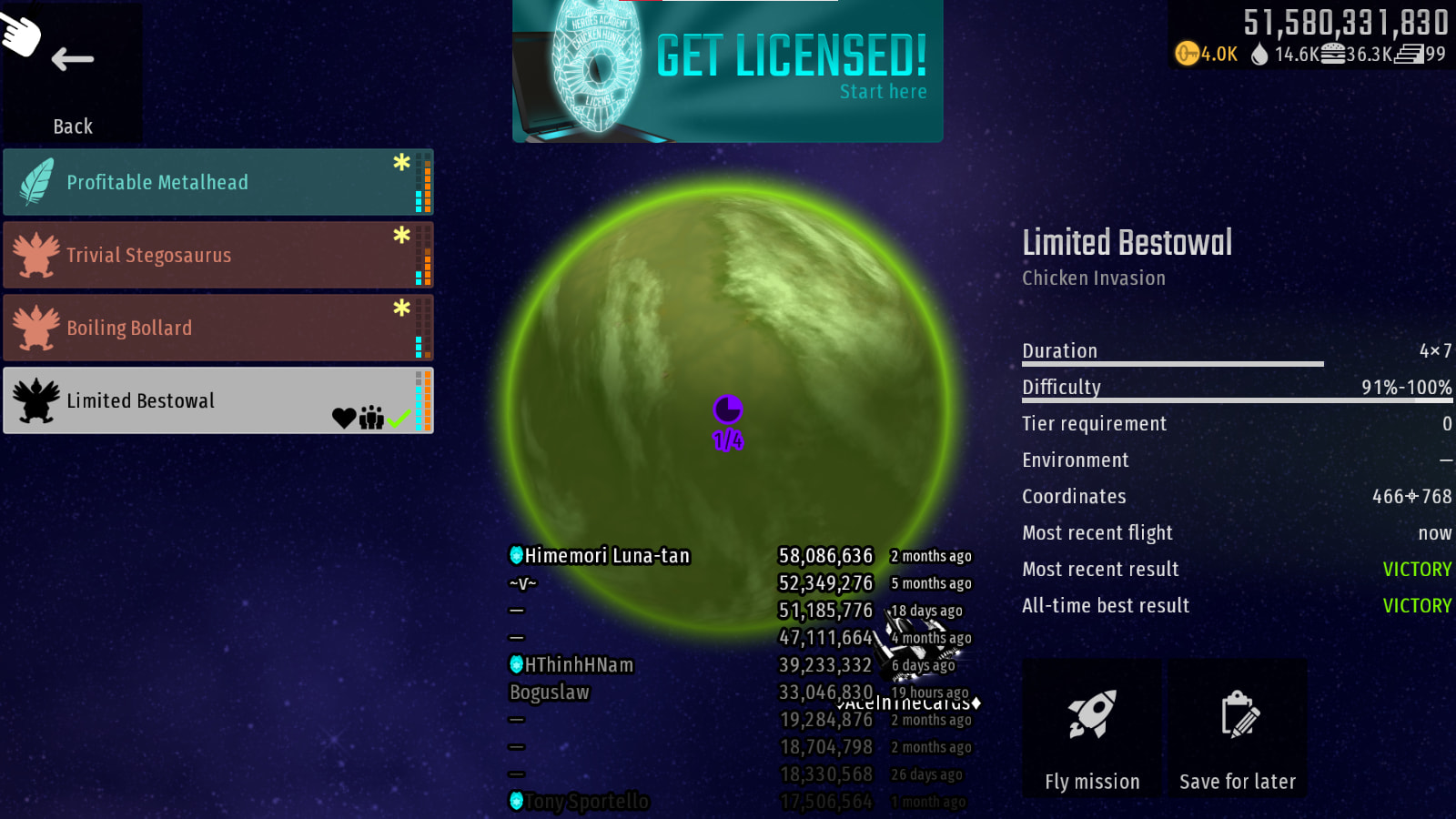Select the Profitable Metalhead mission
This screenshot has height=819, width=1456.
point(217,182)
